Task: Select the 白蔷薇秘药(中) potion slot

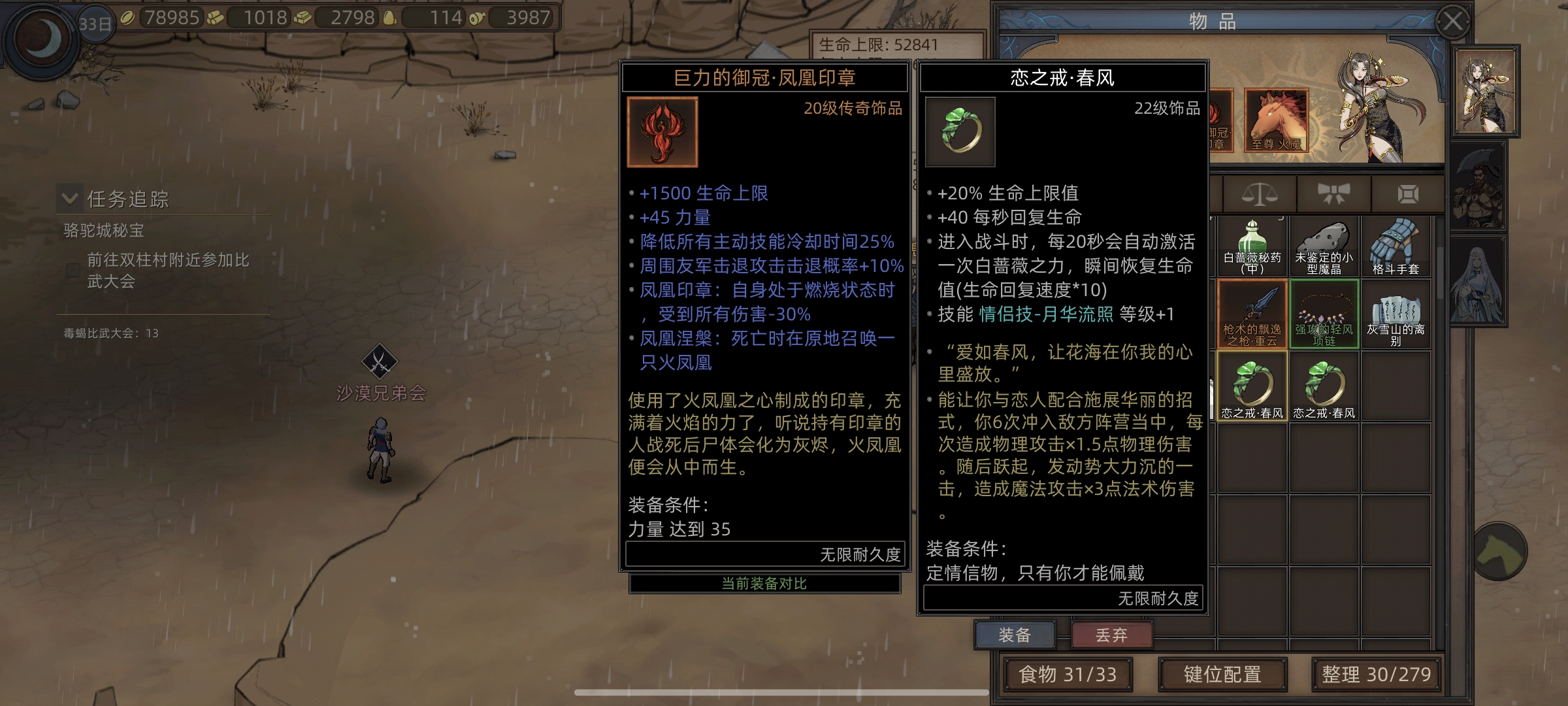Action: [x=1252, y=248]
